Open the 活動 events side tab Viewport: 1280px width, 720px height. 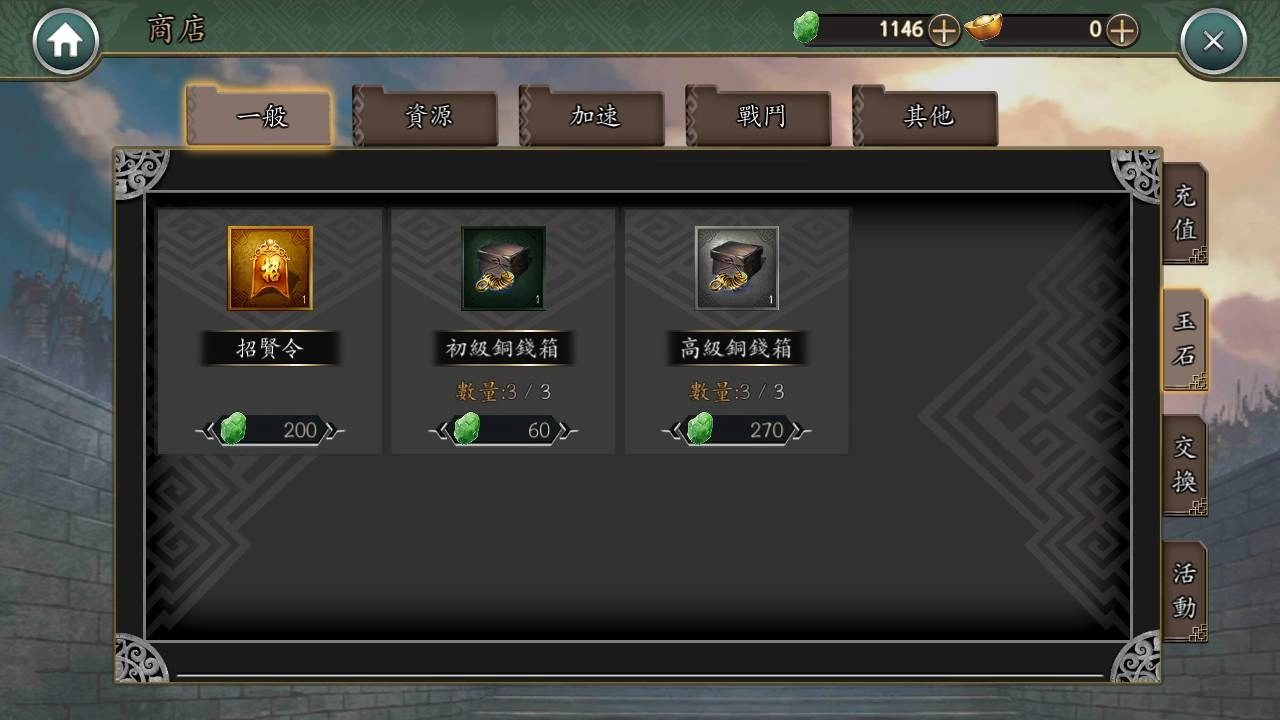click(x=1185, y=594)
